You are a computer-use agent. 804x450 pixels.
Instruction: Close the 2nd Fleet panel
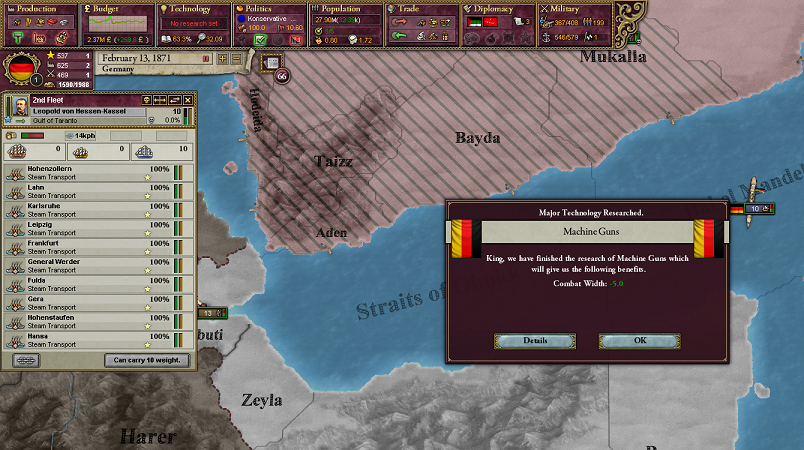click(x=187, y=101)
